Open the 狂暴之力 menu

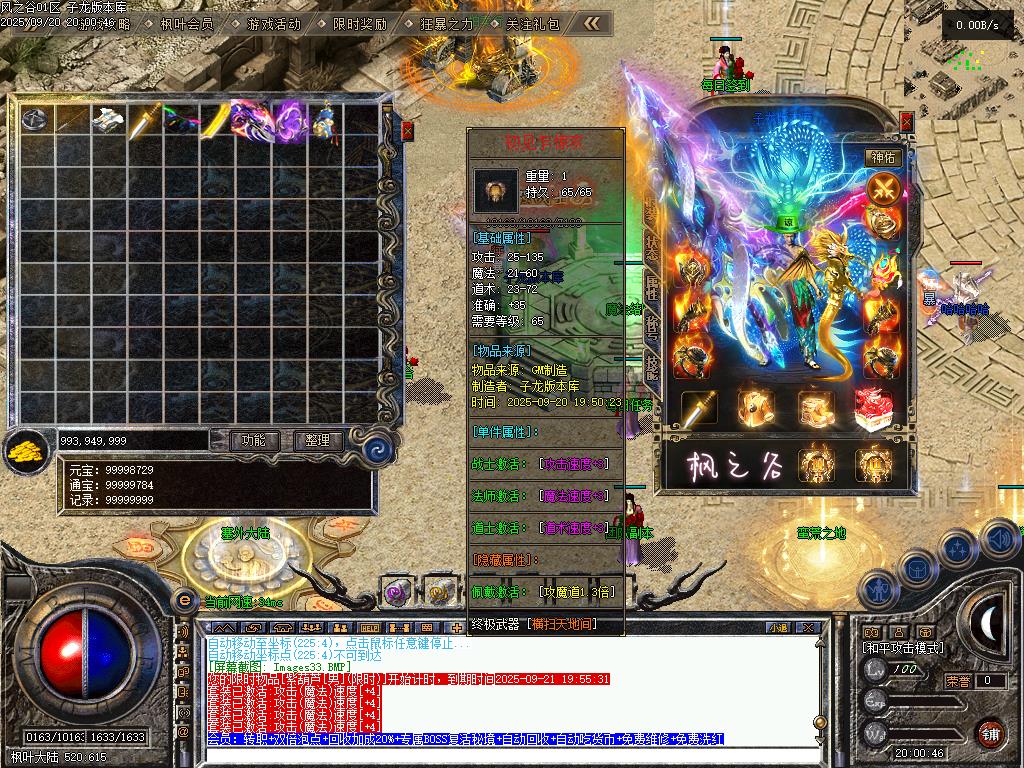pos(446,23)
